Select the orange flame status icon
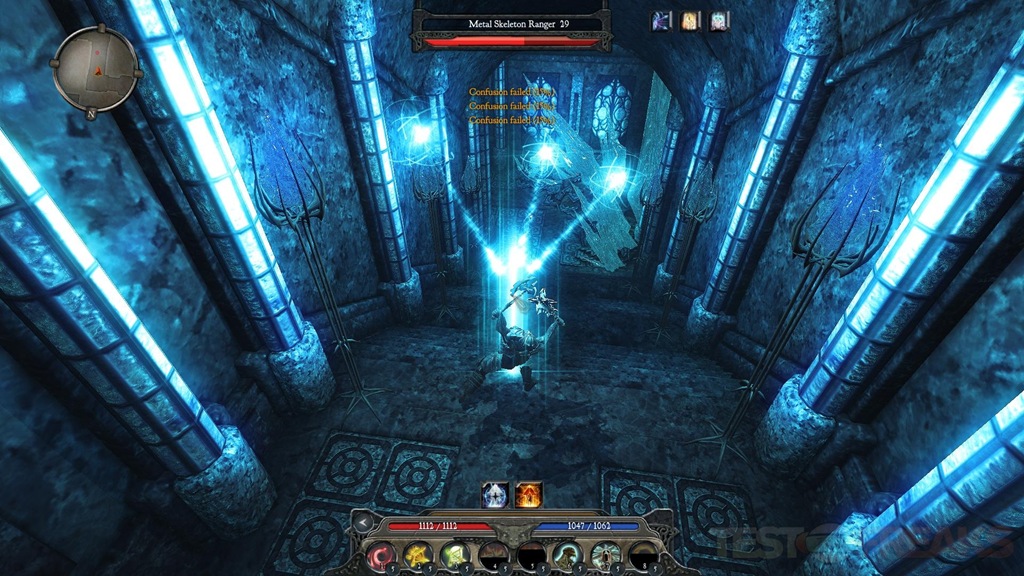This screenshot has width=1024, height=576. pos(528,494)
